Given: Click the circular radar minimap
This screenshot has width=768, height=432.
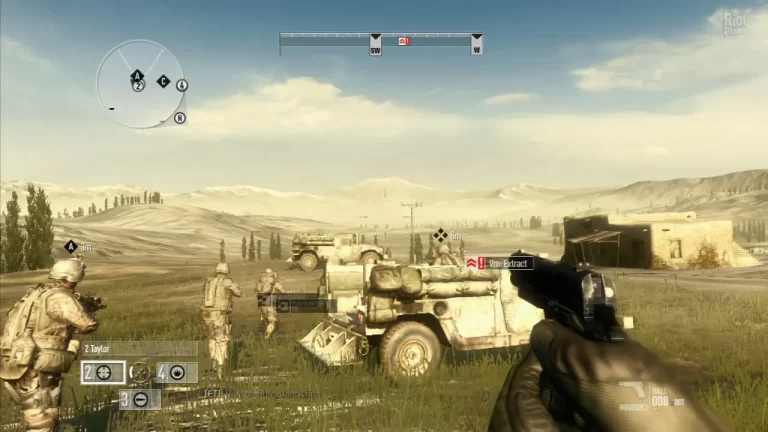Looking at the screenshot, I should tap(140, 84).
